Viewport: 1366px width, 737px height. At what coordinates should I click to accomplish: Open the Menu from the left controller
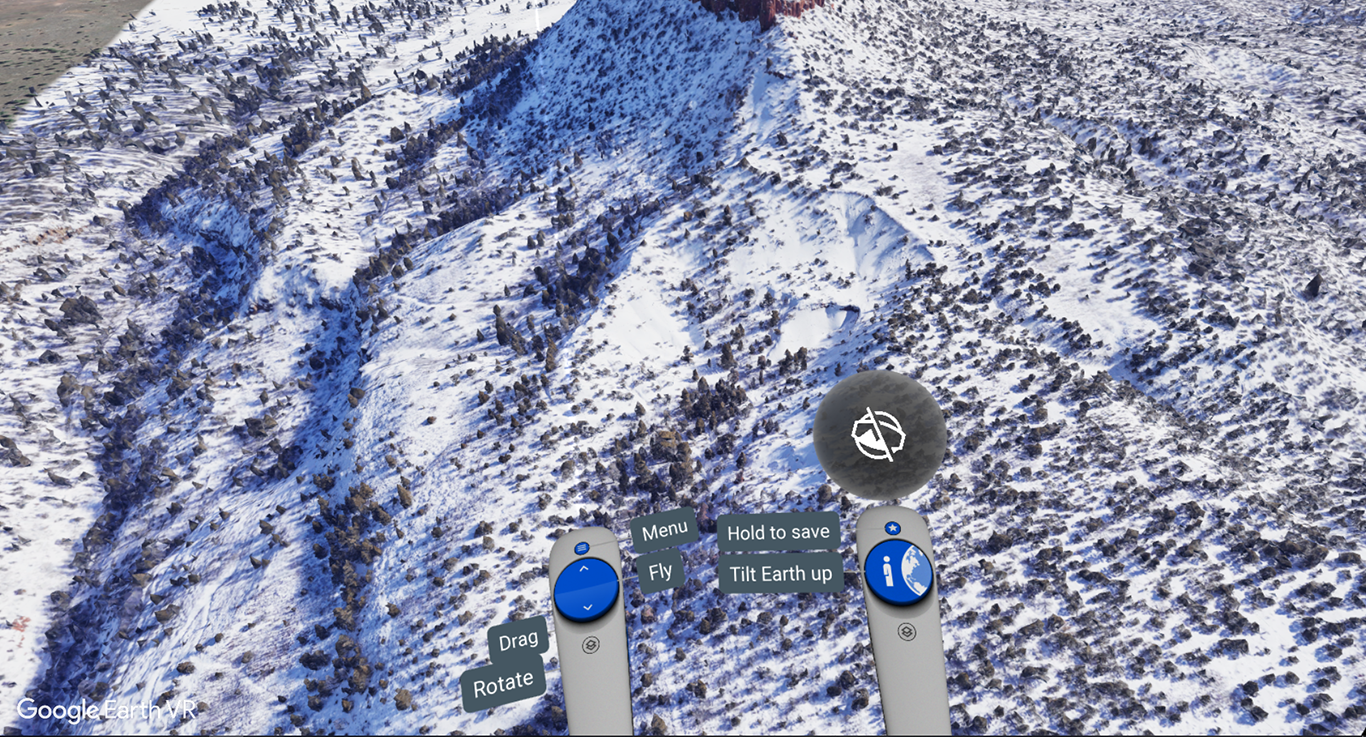pos(665,528)
